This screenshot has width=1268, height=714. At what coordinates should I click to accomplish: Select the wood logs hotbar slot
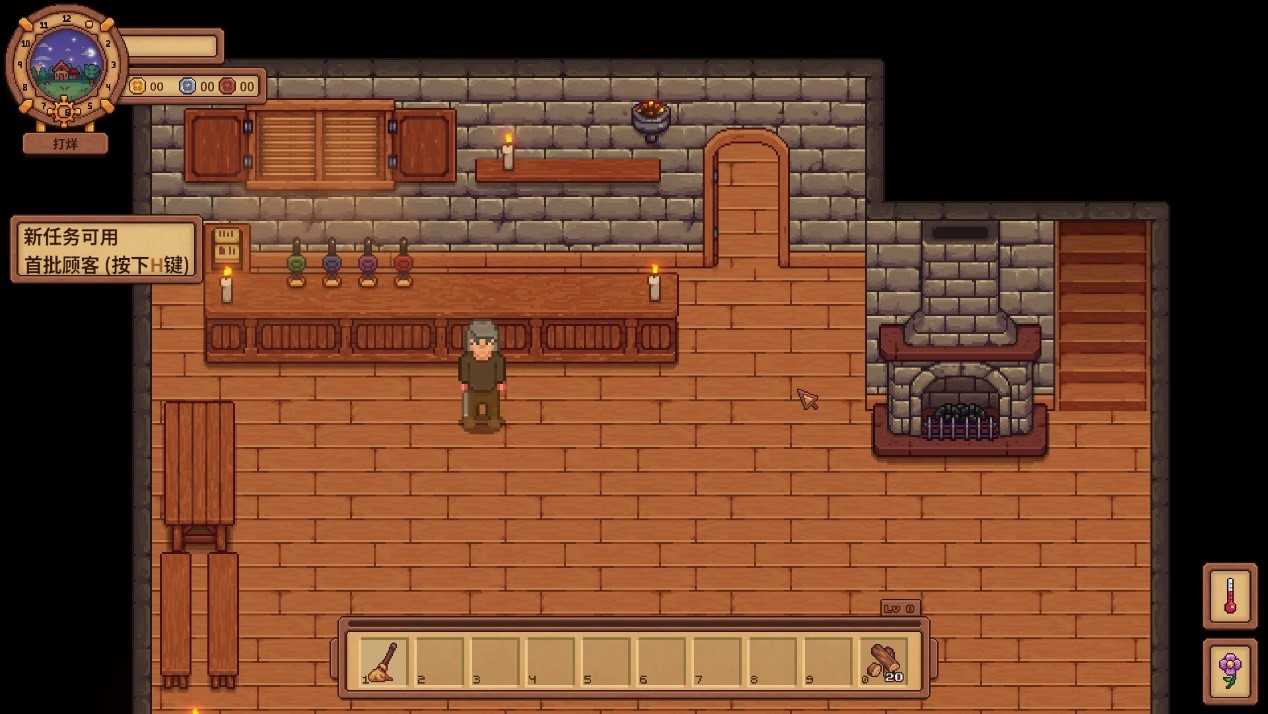pyautogui.click(x=883, y=661)
